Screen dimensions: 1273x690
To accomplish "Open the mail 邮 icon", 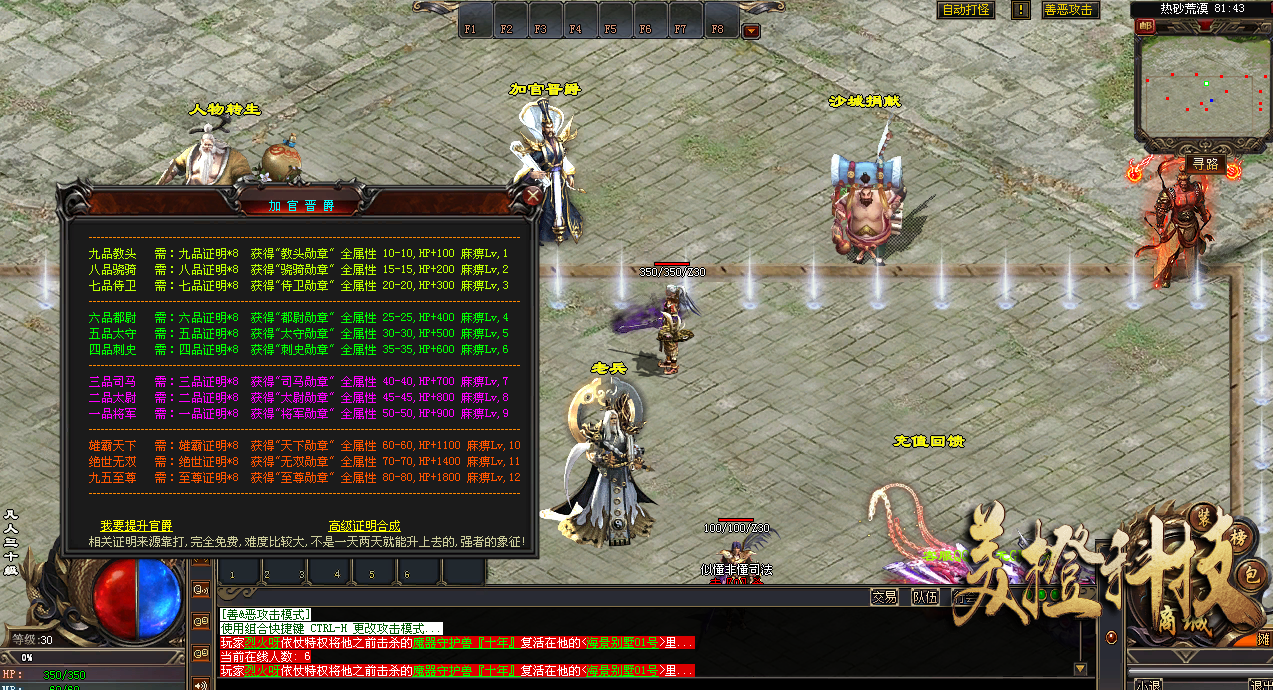I will click(1145, 27).
